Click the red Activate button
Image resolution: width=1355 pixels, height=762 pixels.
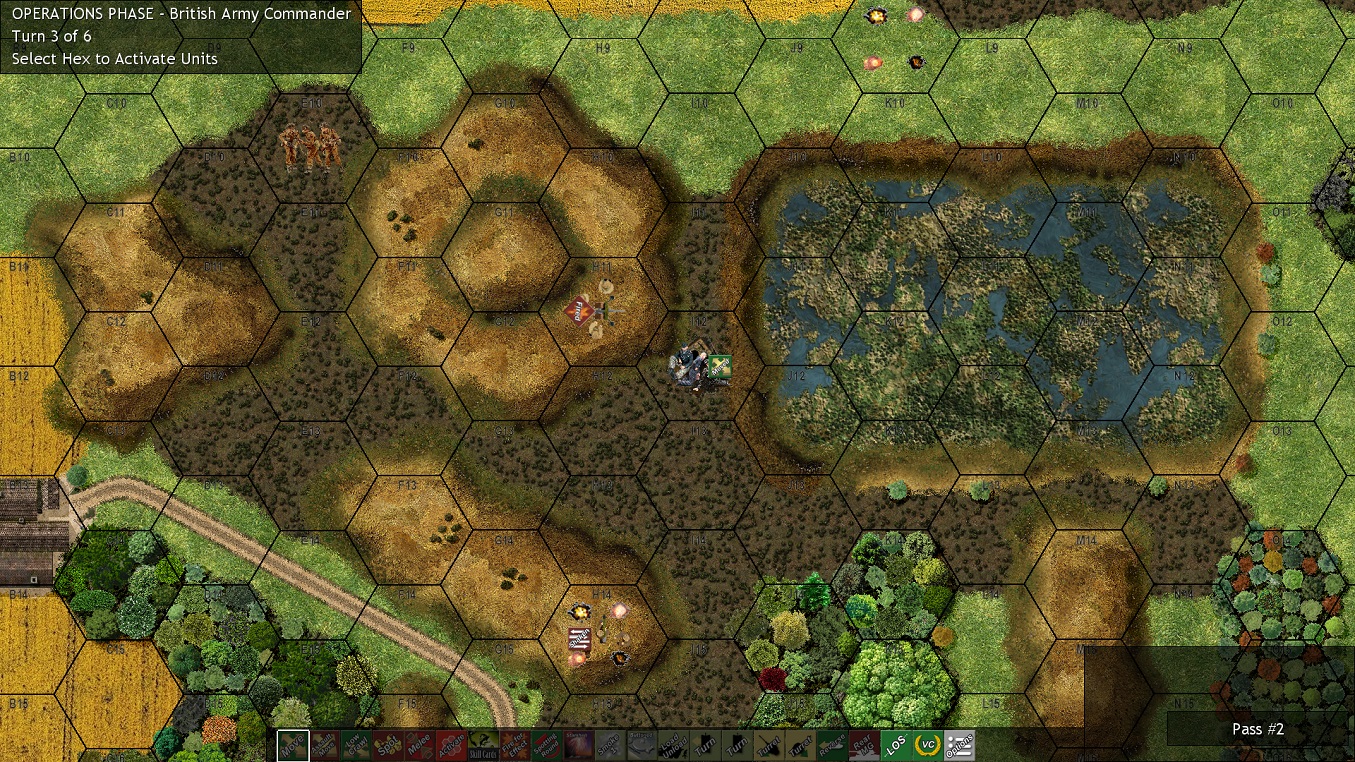(451, 746)
